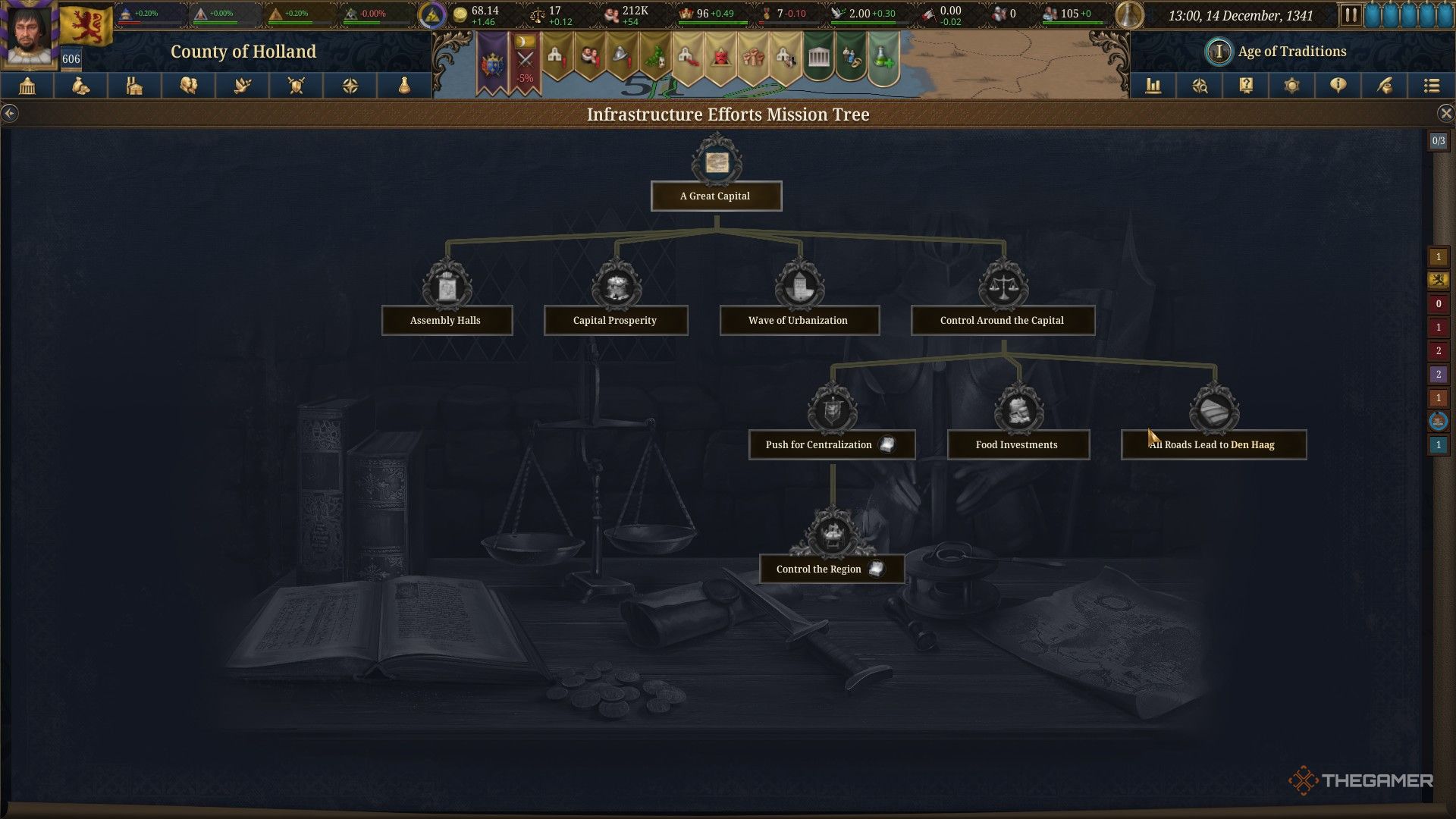Viewport: 1456px width, 819px height.
Task: Select the A Great Capital mission
Action: tap(716, 196)
